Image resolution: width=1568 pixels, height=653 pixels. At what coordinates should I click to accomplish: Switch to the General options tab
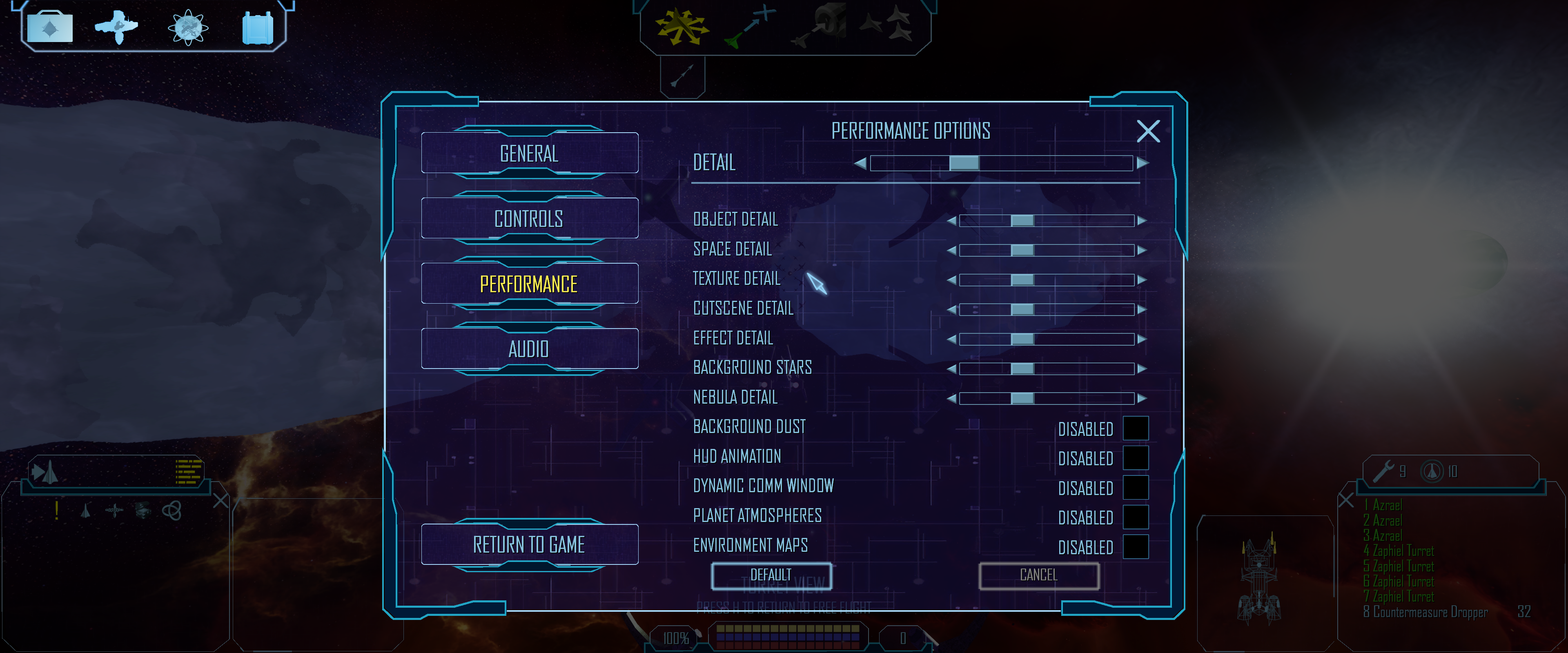point(528,153)
